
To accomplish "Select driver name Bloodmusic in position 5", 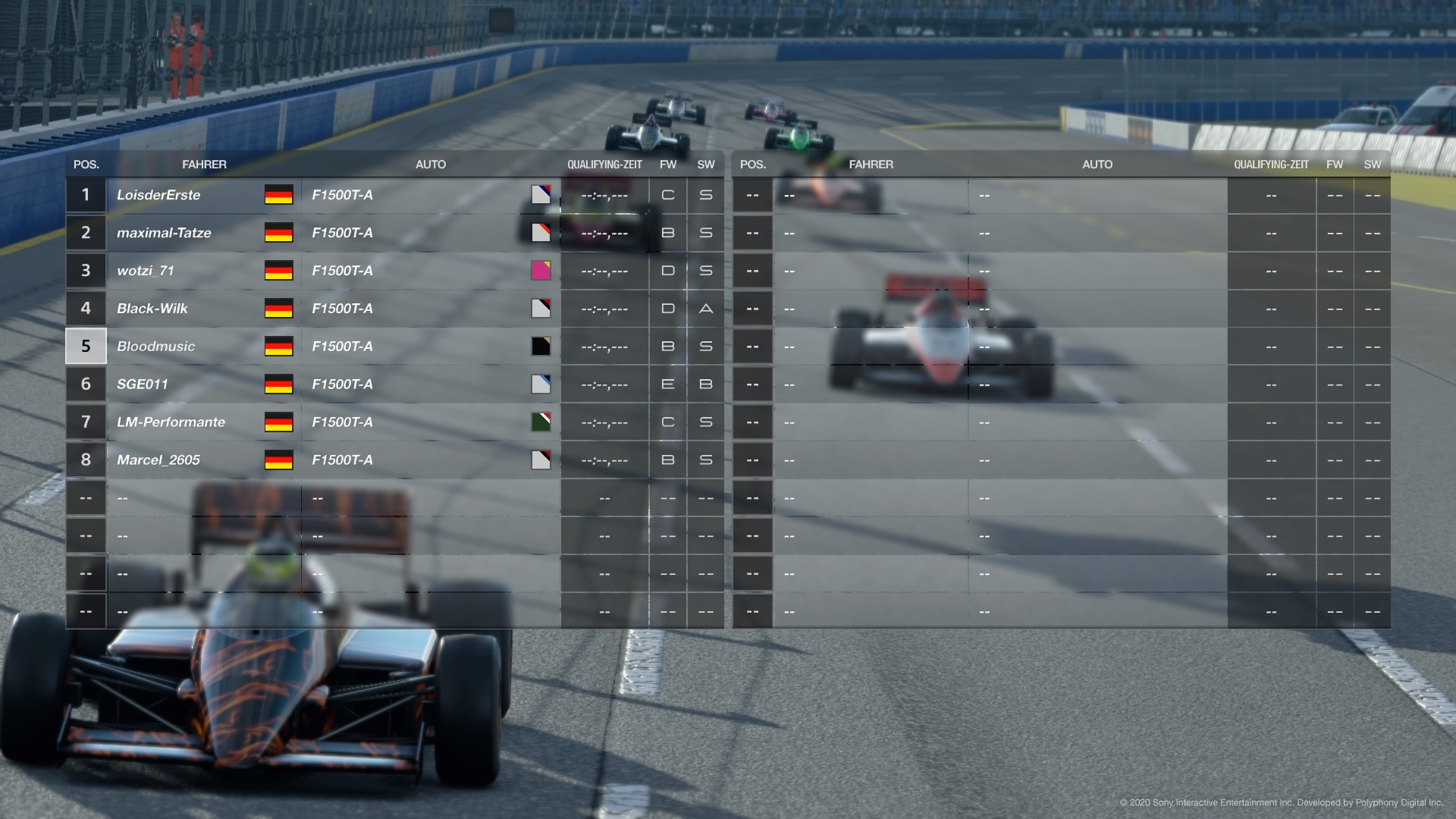I will click(x=156, y=346).
